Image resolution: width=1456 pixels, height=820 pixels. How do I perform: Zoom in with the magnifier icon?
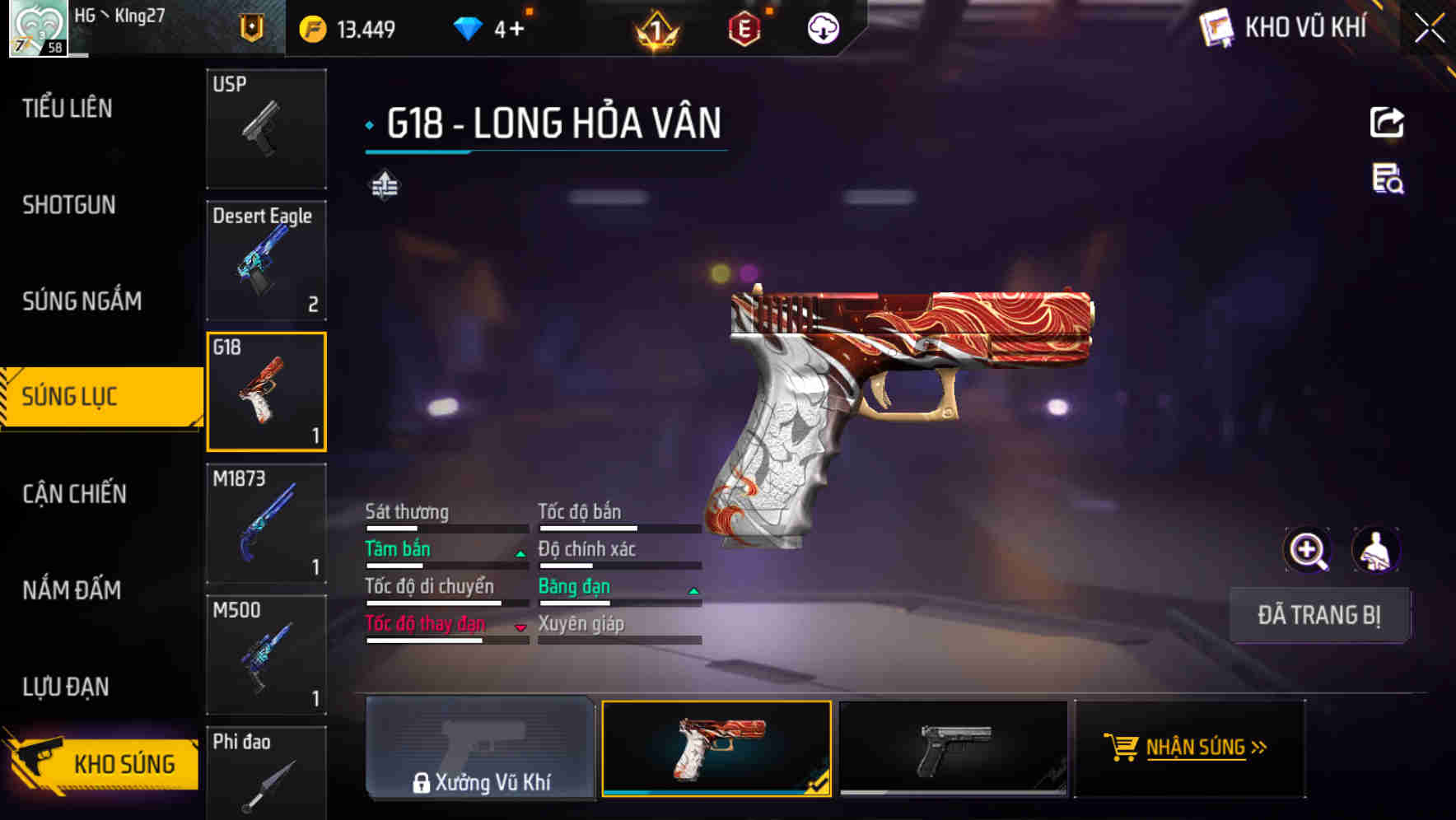[1308, 550]
